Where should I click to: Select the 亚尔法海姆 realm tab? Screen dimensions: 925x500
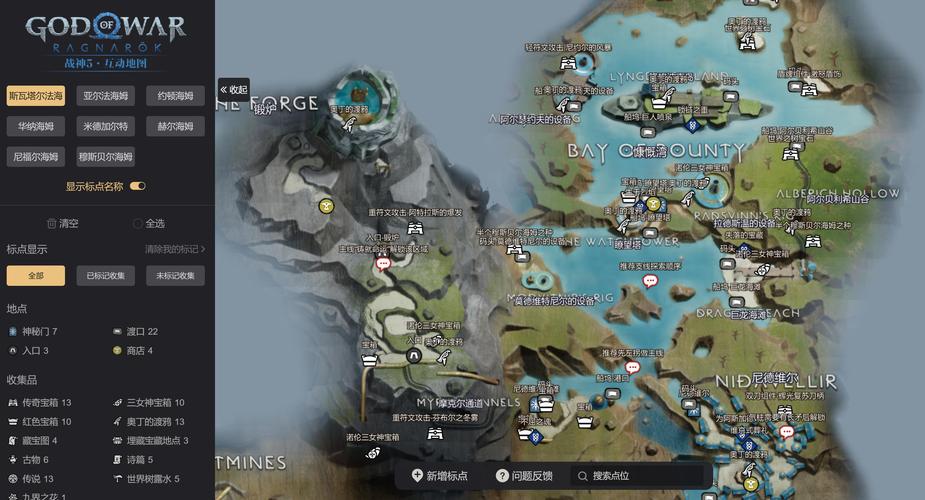(x=105, y=96)
